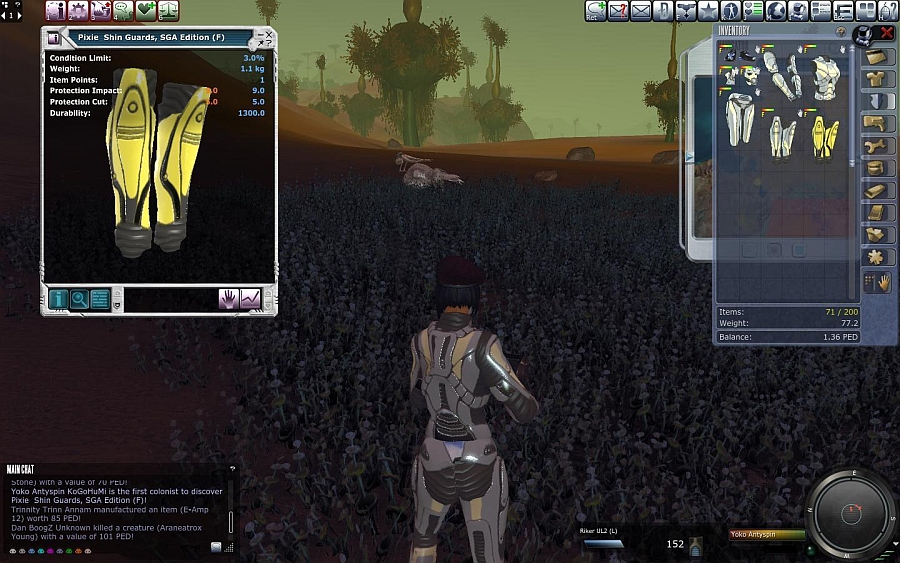
Task: Open the weapons category tab with gun icon
Action: pos(879,123)
